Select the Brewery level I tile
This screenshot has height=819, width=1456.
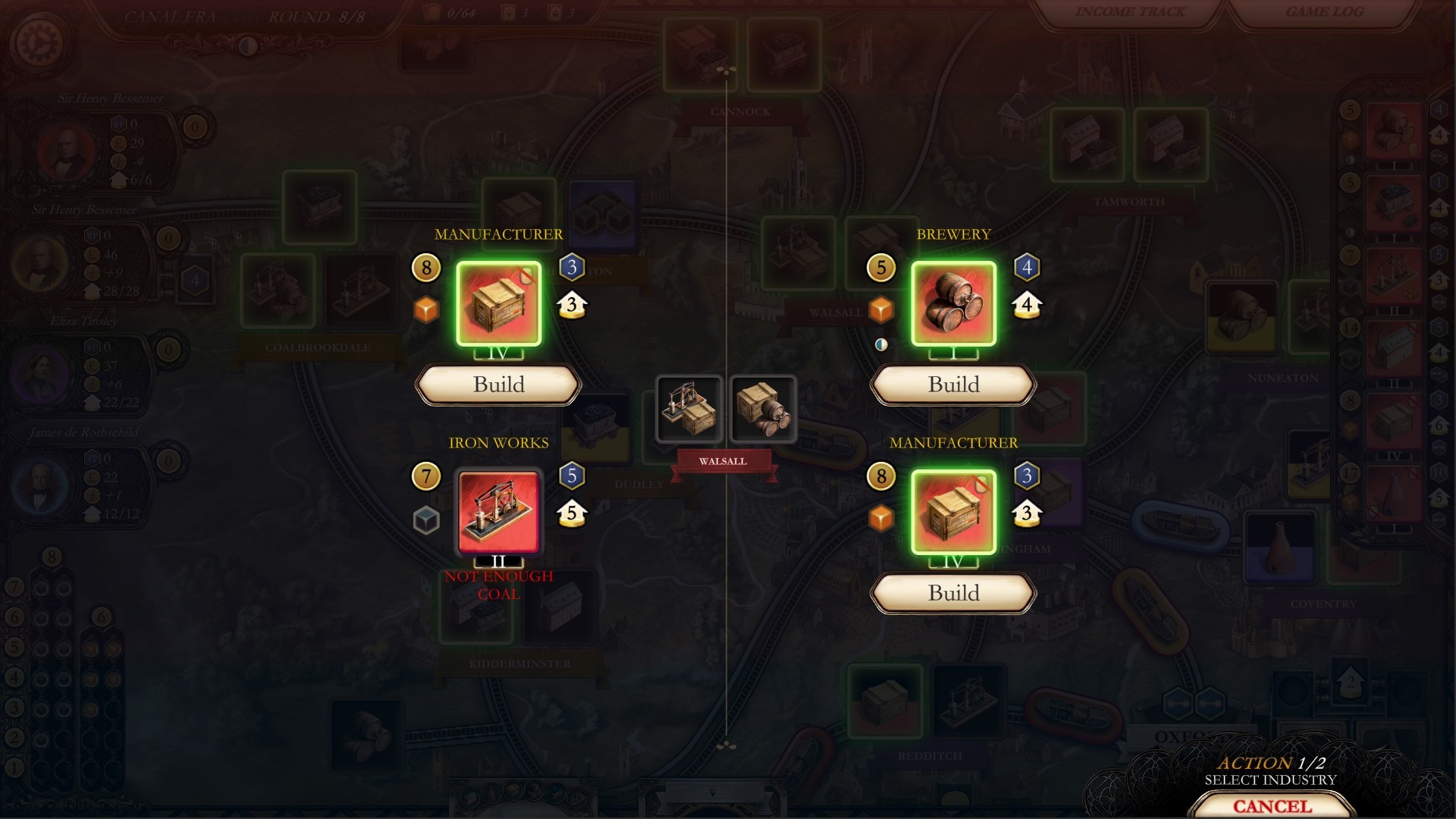click(x=952, y=305)
